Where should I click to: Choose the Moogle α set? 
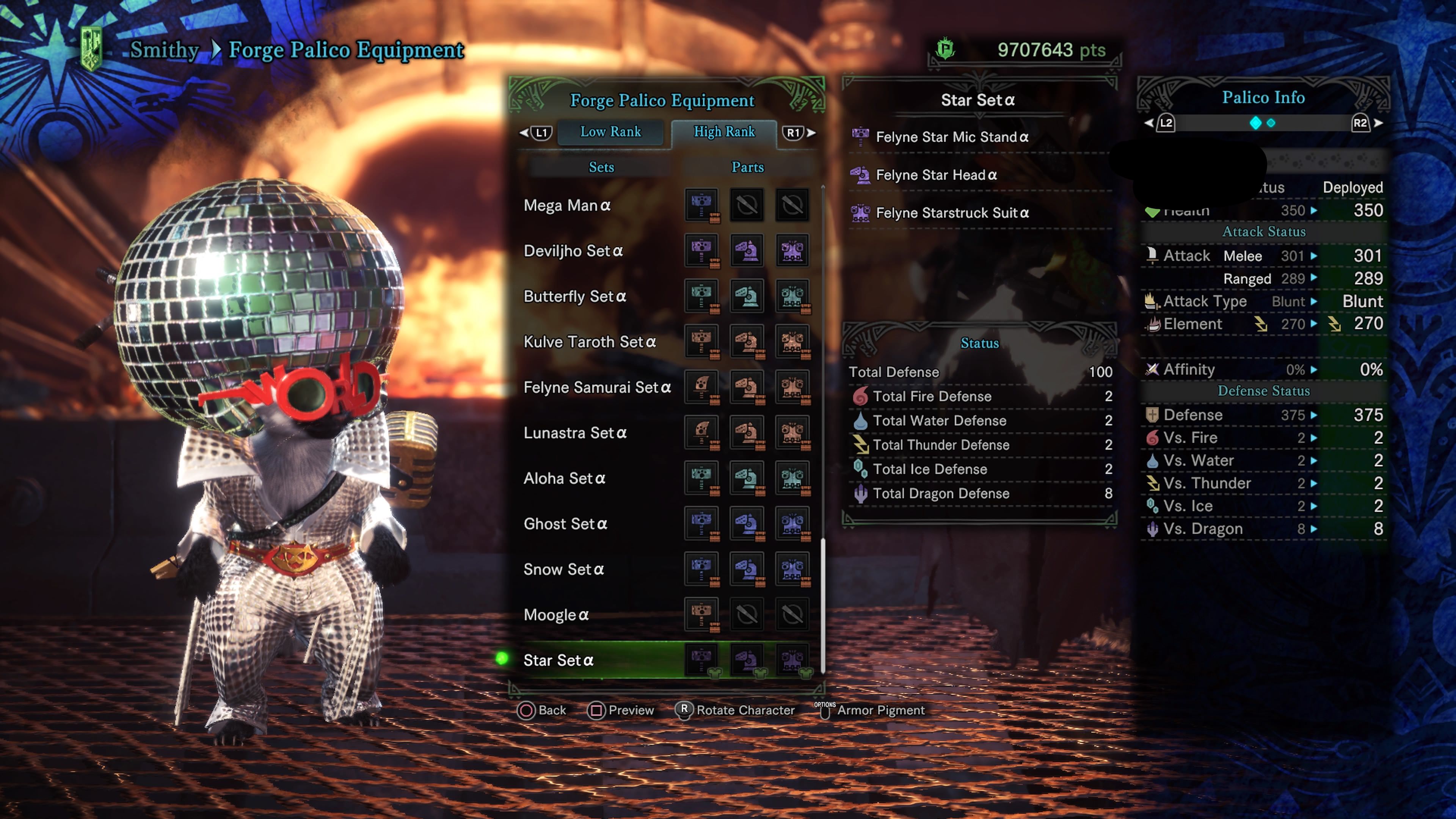coord(555,615)
